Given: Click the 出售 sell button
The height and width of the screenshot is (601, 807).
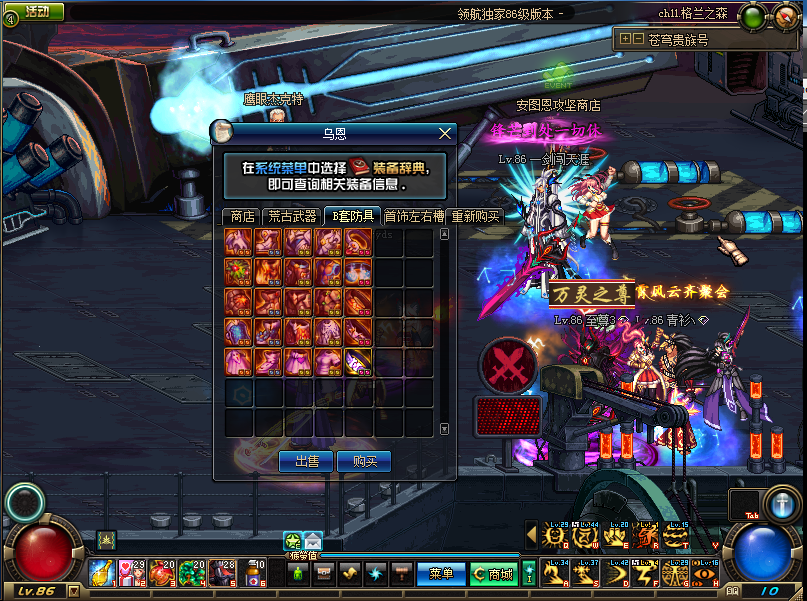Looking at the screenshot, I should (306, 461).
